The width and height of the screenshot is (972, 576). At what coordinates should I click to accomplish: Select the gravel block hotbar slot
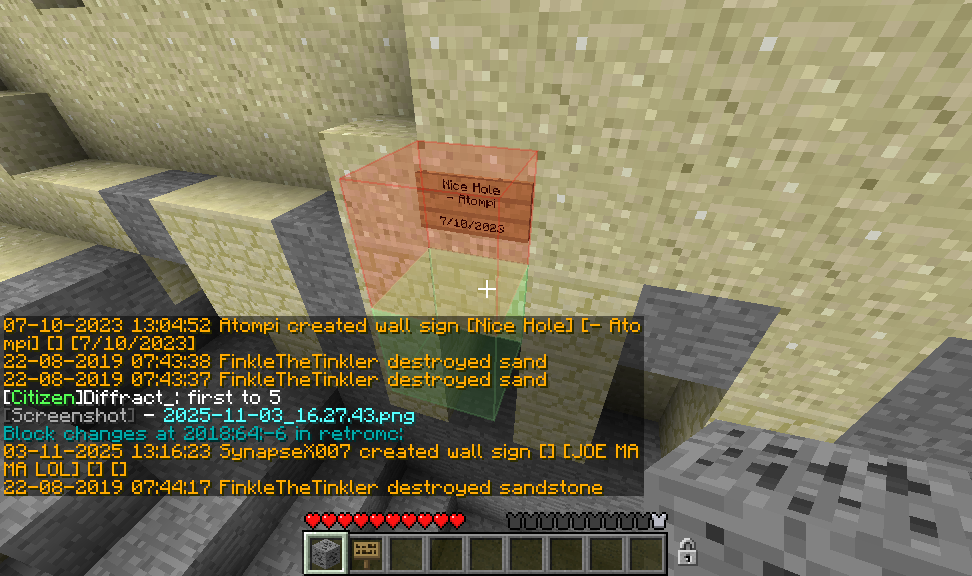coord(325,553)
